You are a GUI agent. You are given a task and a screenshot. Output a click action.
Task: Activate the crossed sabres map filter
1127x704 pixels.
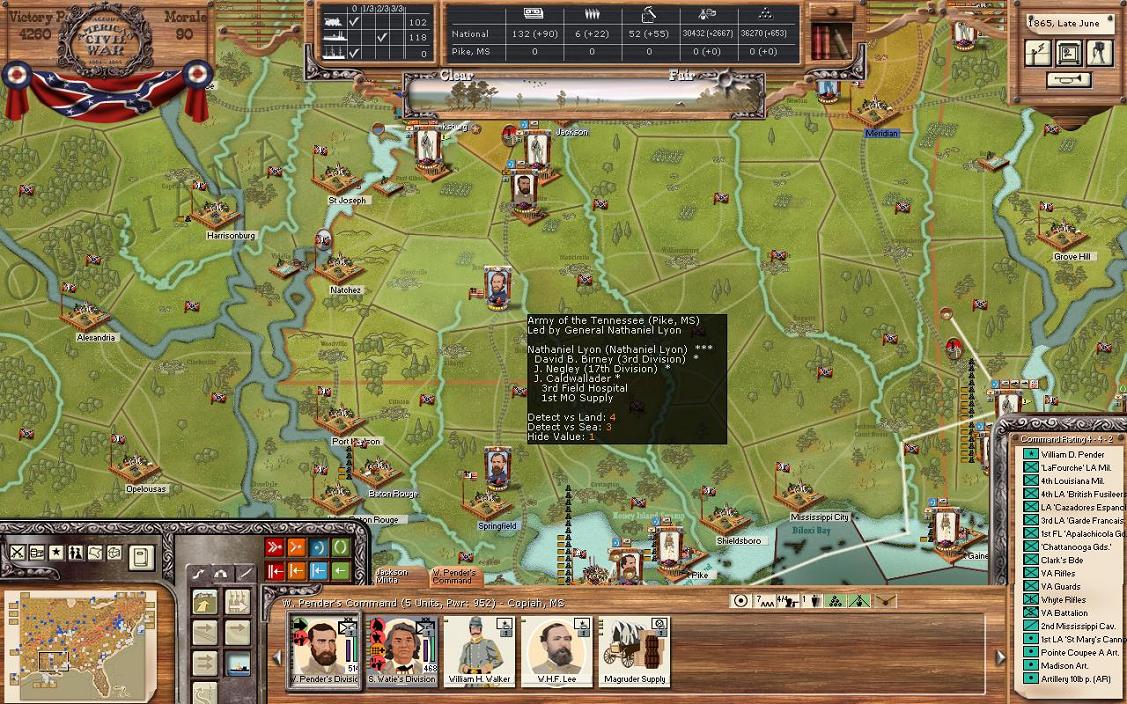pos(17,553)
